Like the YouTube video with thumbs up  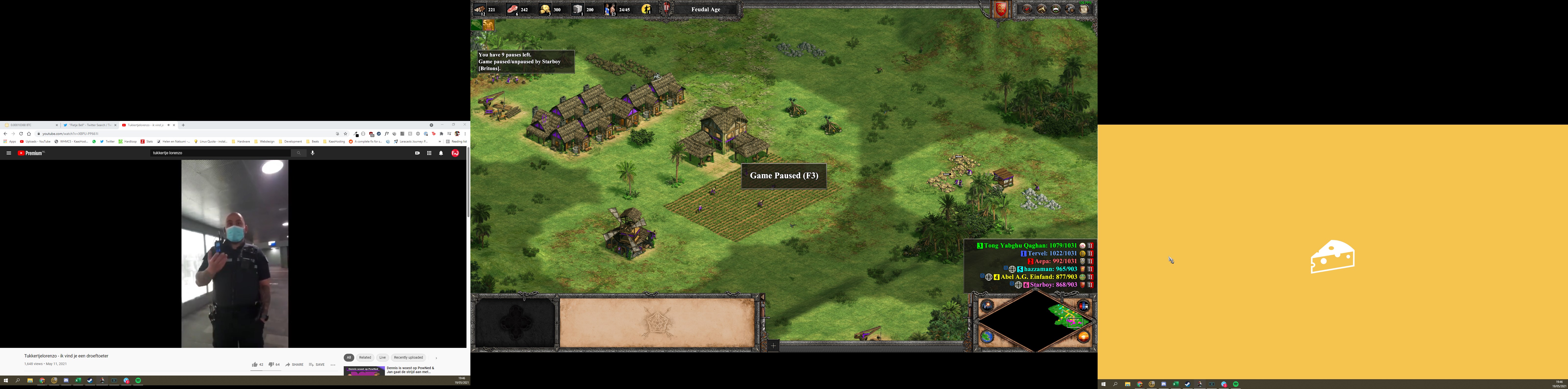[255, 365]
